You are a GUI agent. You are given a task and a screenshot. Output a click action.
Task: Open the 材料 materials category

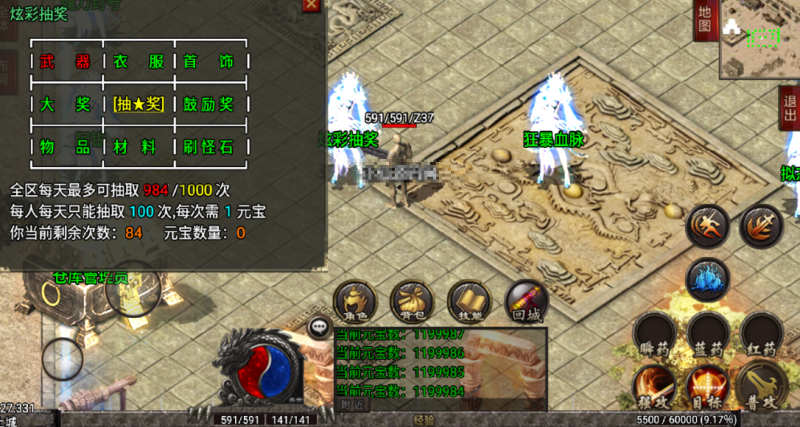pos(138,148)
